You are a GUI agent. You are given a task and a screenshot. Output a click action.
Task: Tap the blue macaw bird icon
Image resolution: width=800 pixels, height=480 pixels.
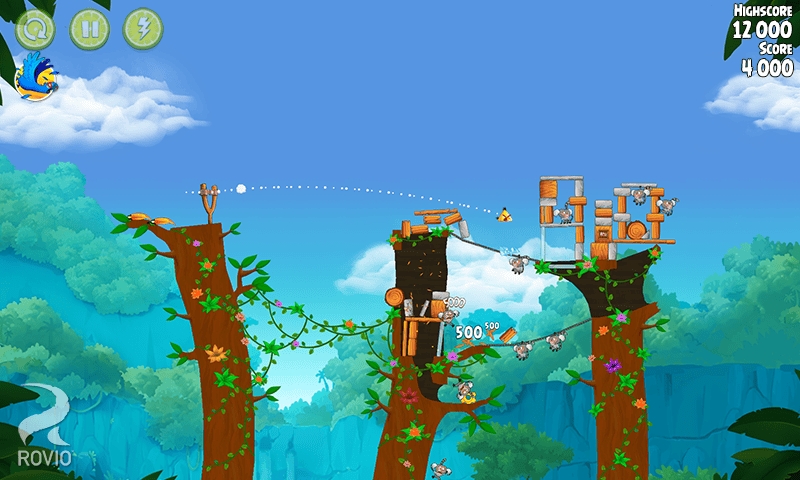pyautogui.click(x=38, y=77)
